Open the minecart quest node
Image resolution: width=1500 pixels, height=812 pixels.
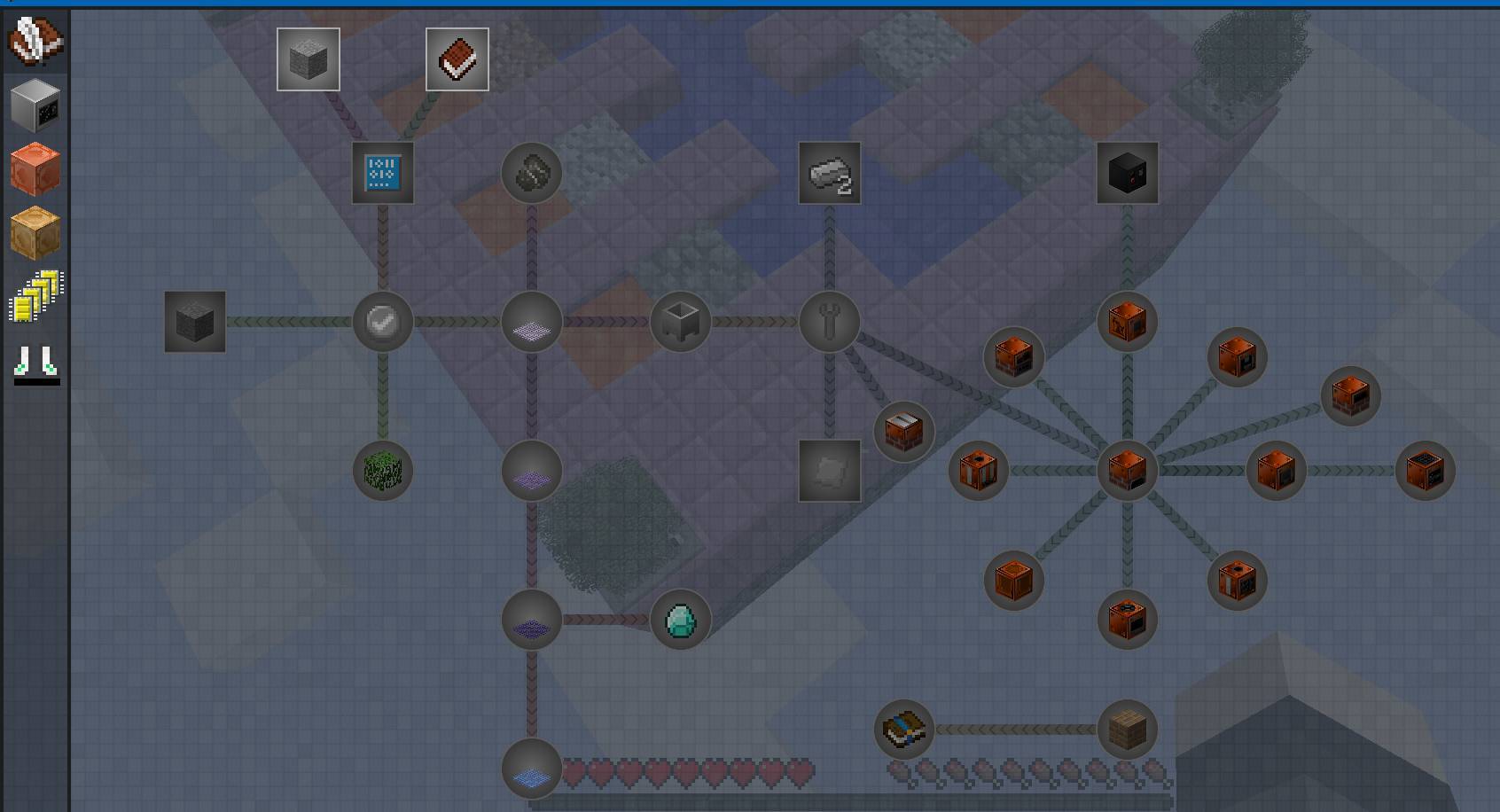click(x=681, y=322)
